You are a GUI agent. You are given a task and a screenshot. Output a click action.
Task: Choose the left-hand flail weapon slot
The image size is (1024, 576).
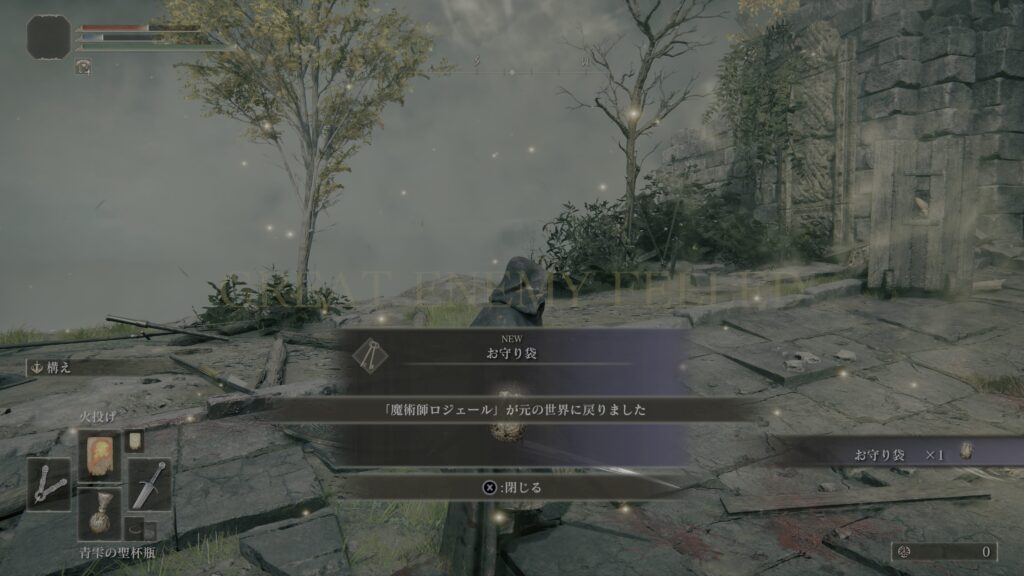(x=48, y=484)
